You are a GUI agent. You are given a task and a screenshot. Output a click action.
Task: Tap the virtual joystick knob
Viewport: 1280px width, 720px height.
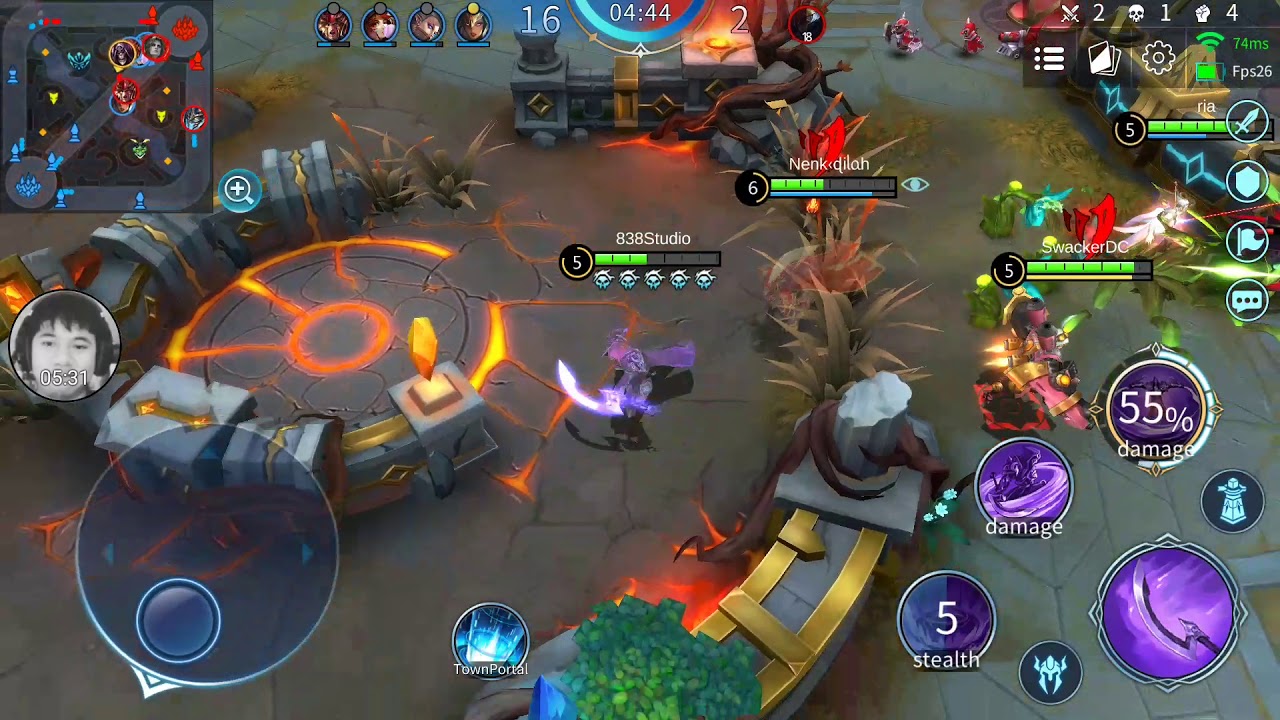178,621
